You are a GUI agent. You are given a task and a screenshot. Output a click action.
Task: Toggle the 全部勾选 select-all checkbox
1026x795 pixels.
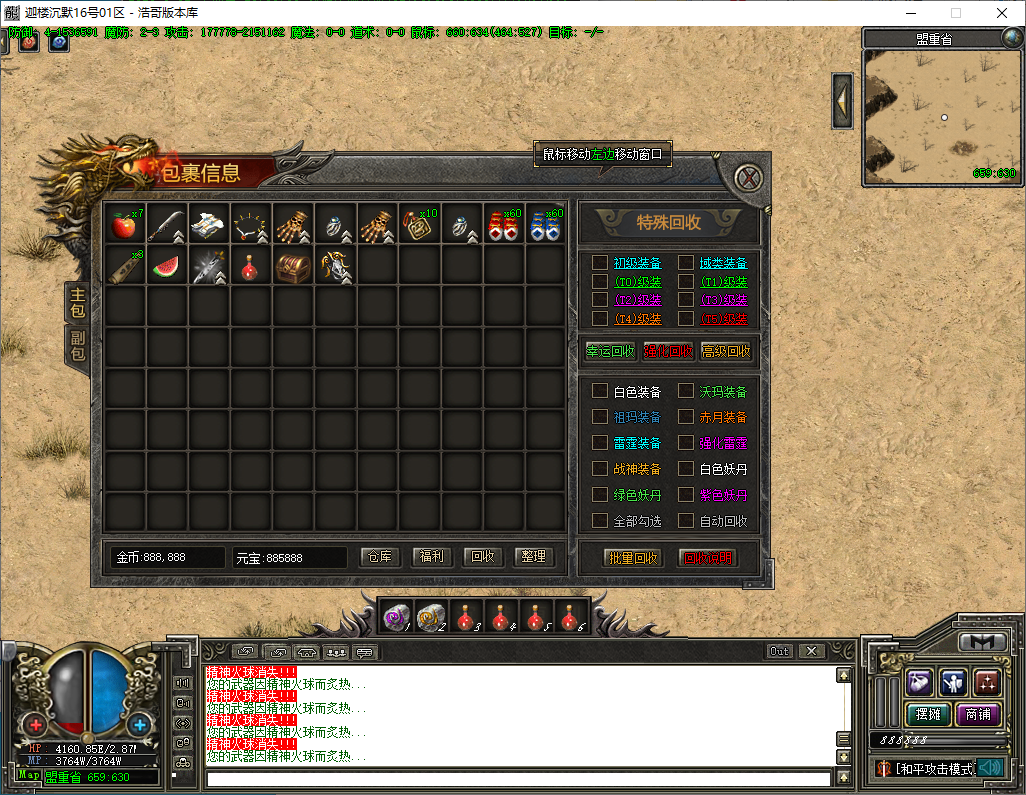599,521
